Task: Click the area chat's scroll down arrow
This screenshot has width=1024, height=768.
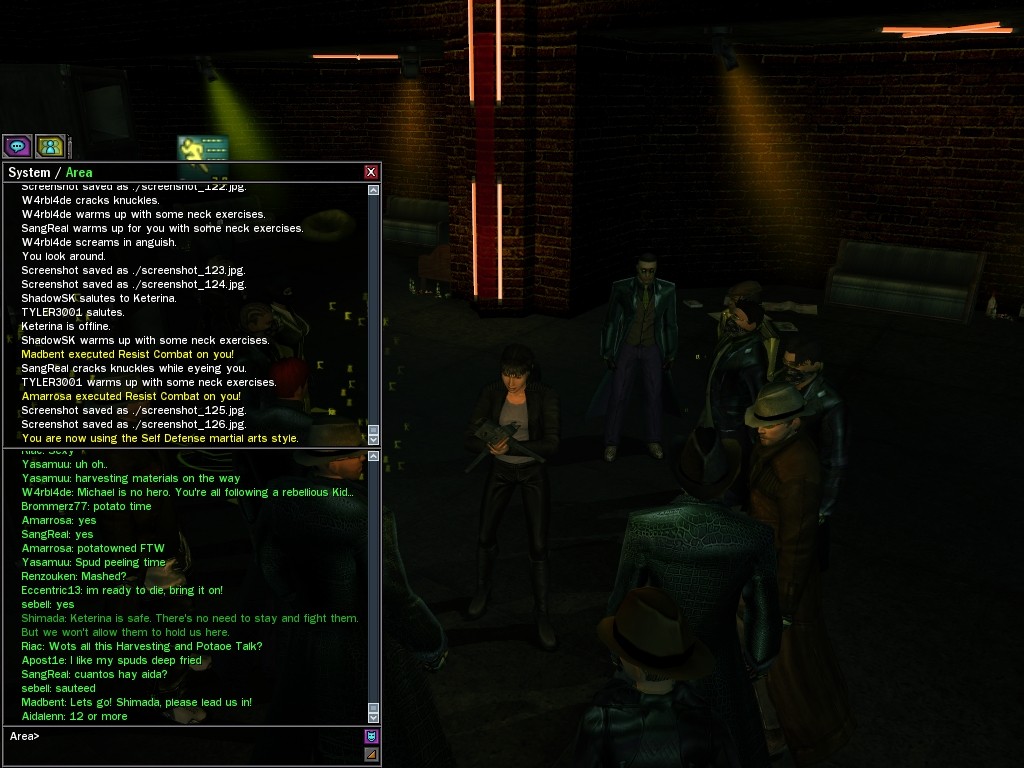Action: (x=374, y=716)
